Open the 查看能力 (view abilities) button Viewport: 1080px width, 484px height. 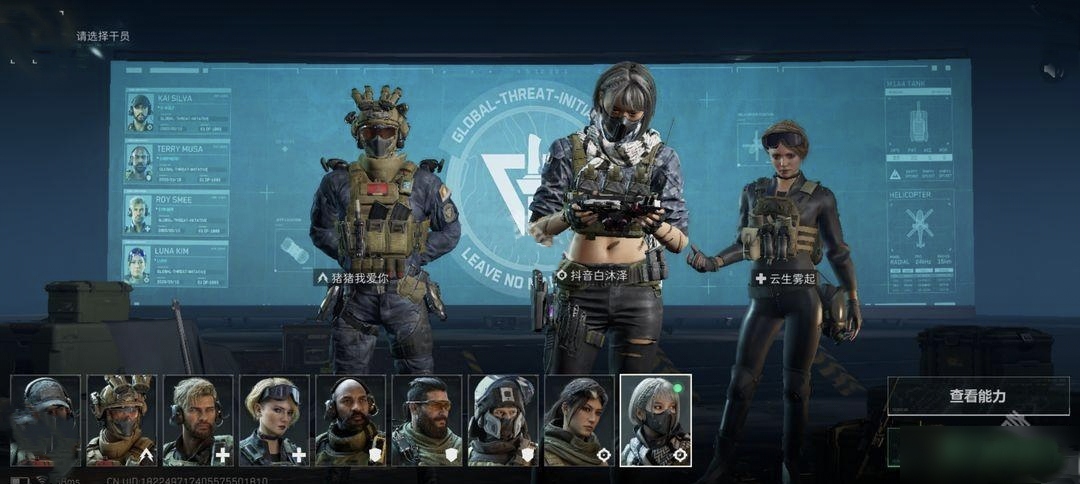(x=977, y=396)
